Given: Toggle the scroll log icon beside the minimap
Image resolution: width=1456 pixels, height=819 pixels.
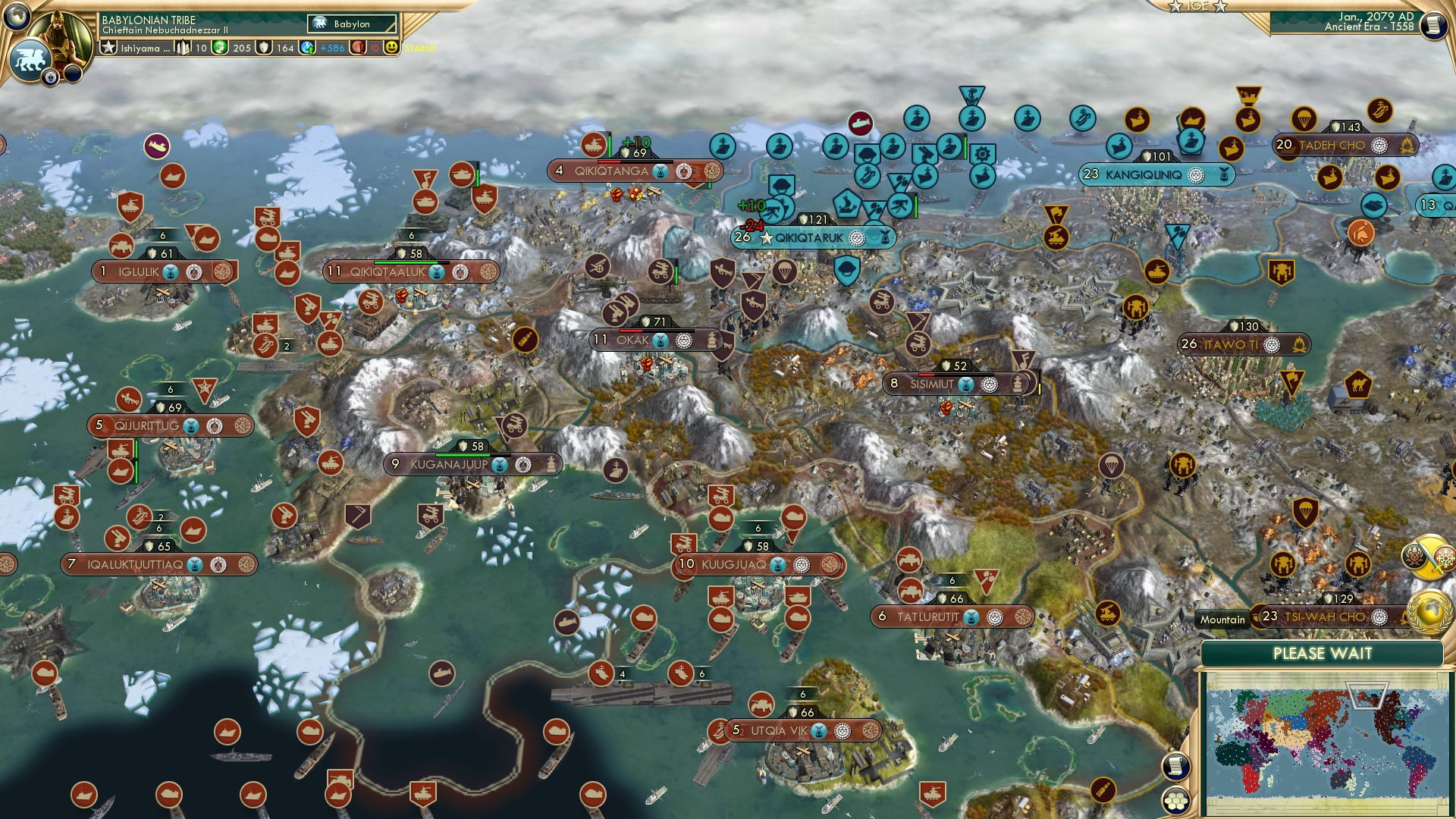Looking at the screenshot, I should [x=1176, y=766].
